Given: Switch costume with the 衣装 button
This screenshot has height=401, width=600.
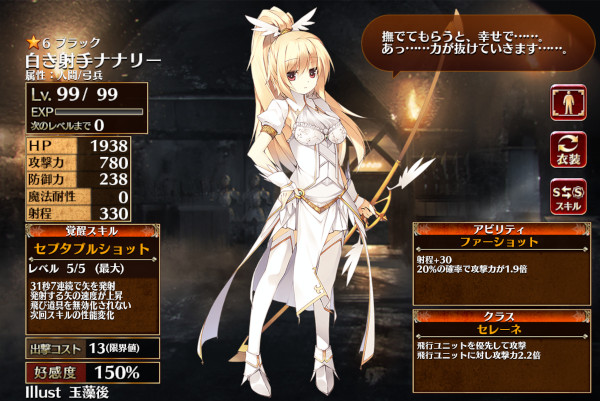Looking at the screenshot, I should pos(567,151).
